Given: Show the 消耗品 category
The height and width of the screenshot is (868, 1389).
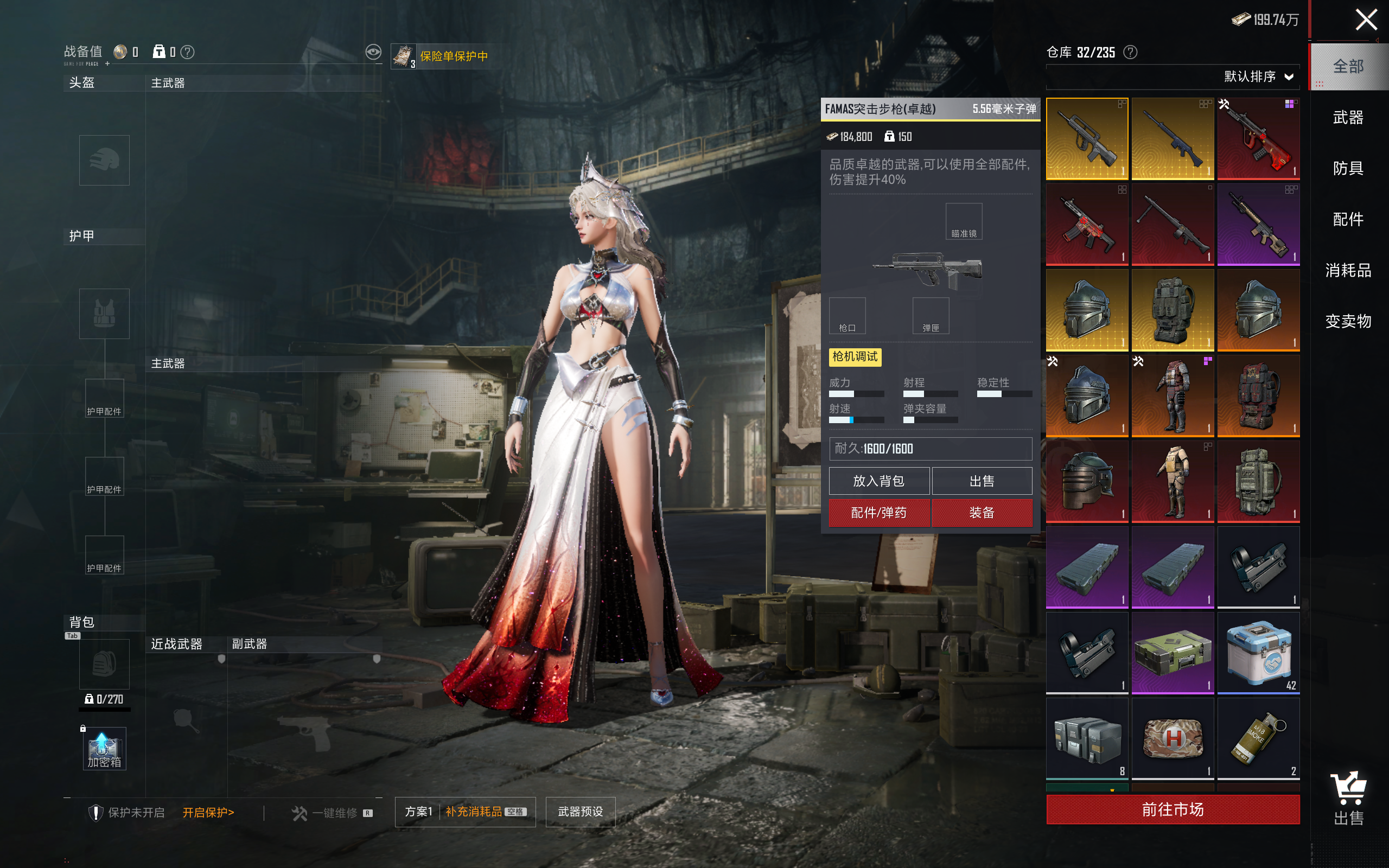Looking at the screenshot, I should coord(1348,270).
